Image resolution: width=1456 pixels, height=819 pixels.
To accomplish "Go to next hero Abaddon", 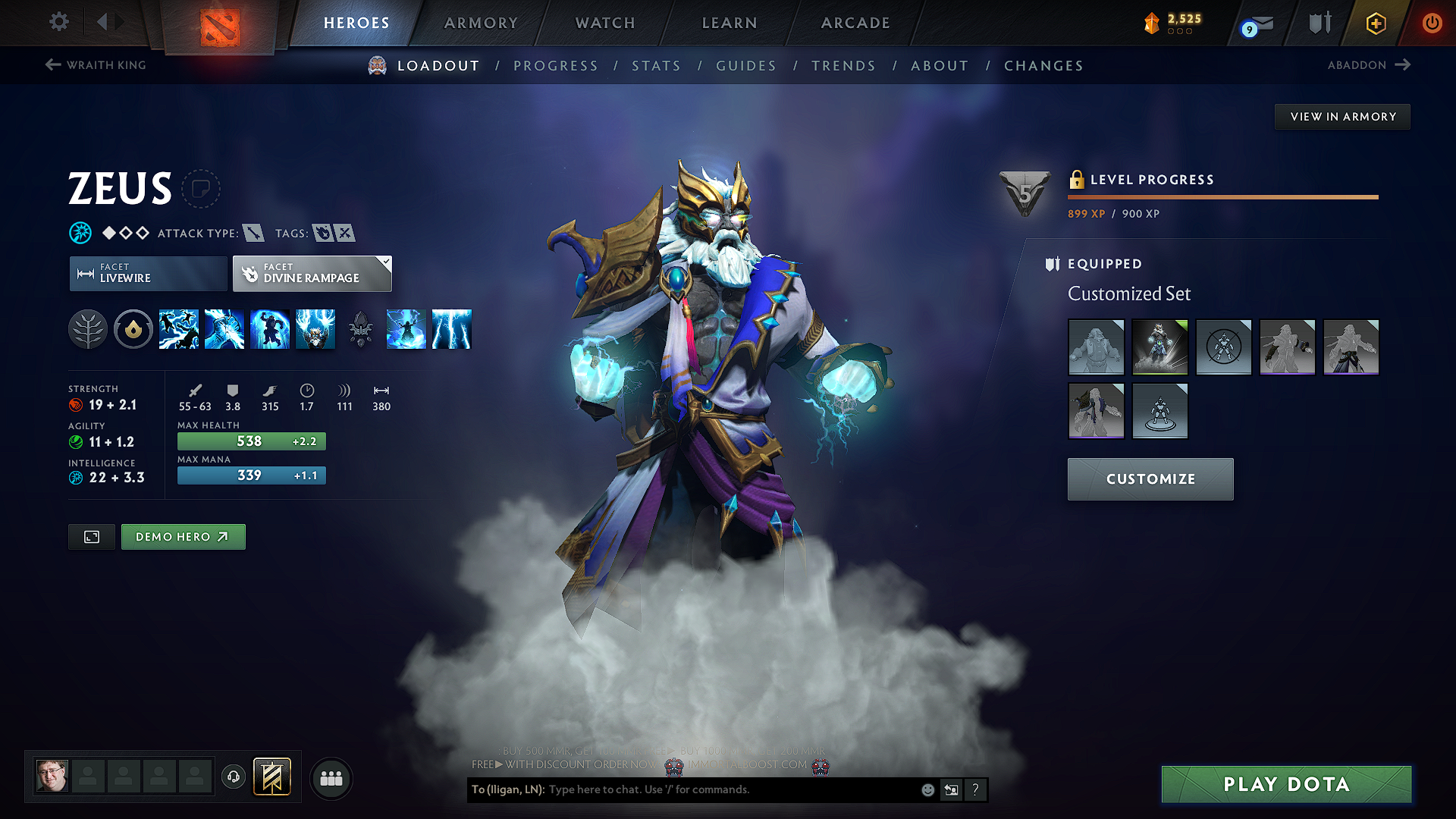I will tap(1370, 64).
